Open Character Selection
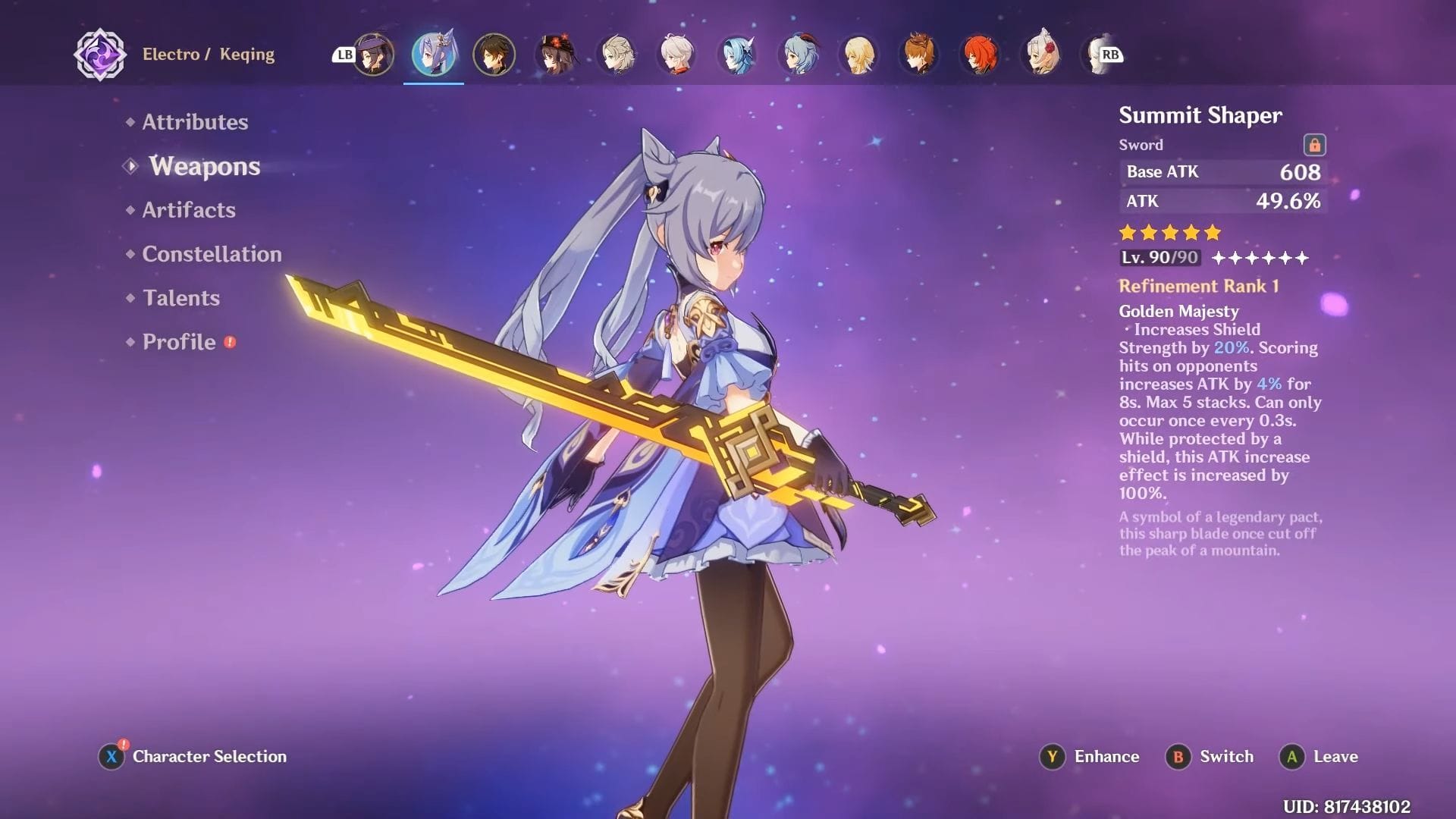The width and height of the screenshot is (1456, 819). (x=193, y=757)
